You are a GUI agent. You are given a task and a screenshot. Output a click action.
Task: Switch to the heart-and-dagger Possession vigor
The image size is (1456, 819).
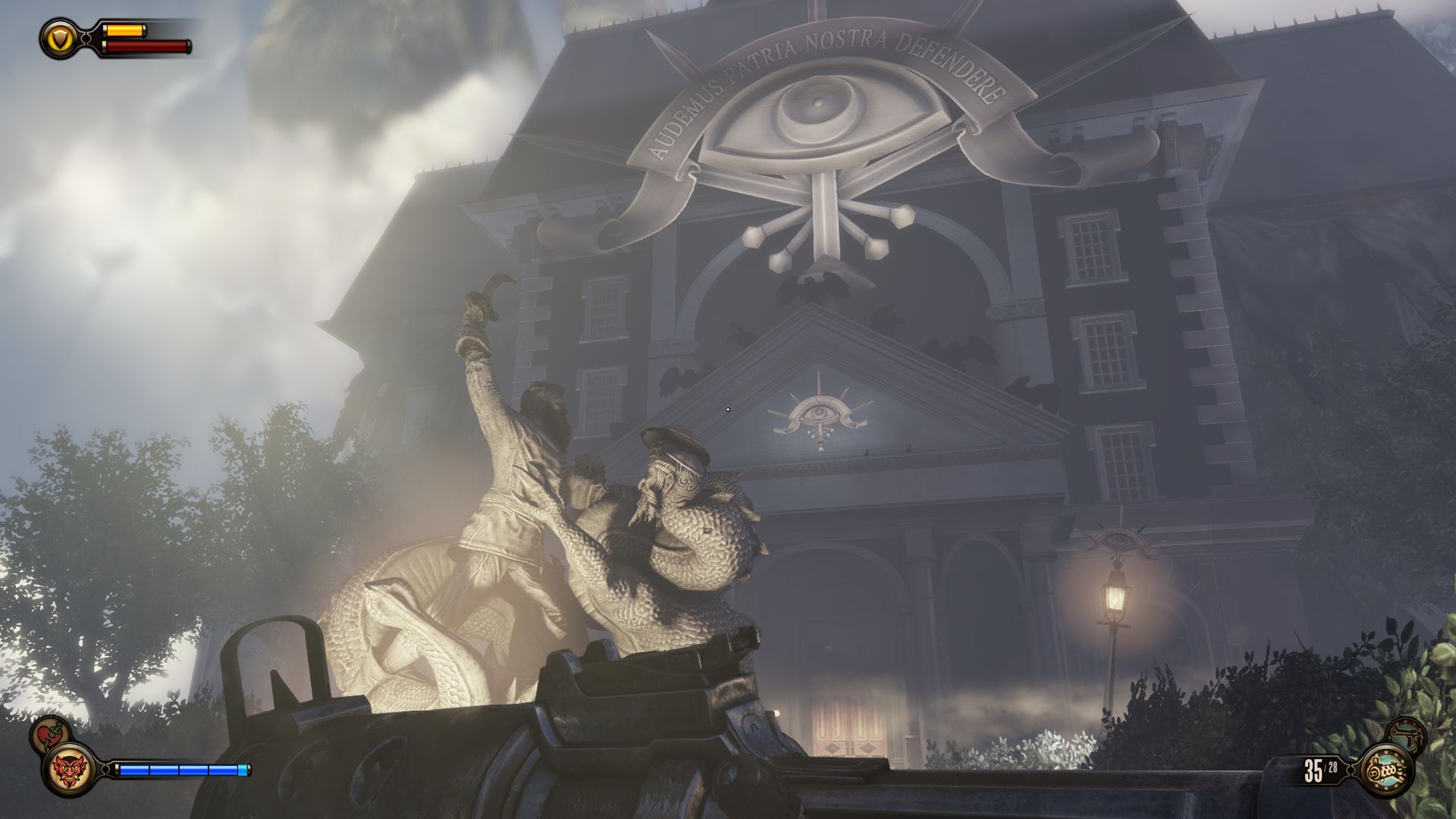(51, 733)
